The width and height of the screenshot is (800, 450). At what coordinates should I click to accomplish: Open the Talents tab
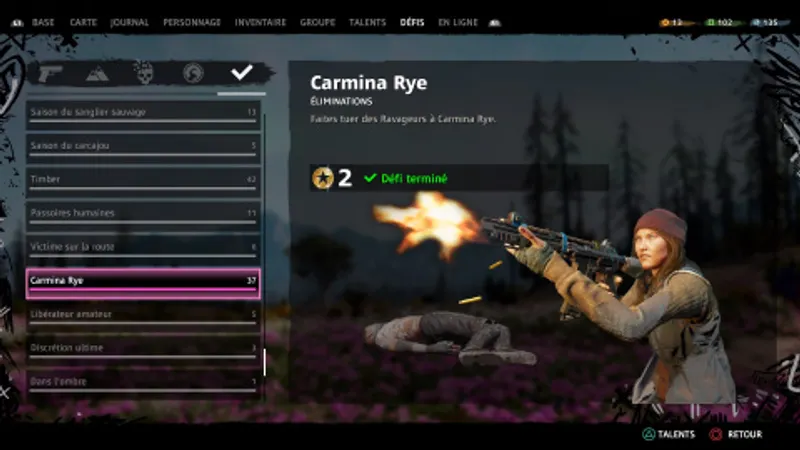(368, 22)
